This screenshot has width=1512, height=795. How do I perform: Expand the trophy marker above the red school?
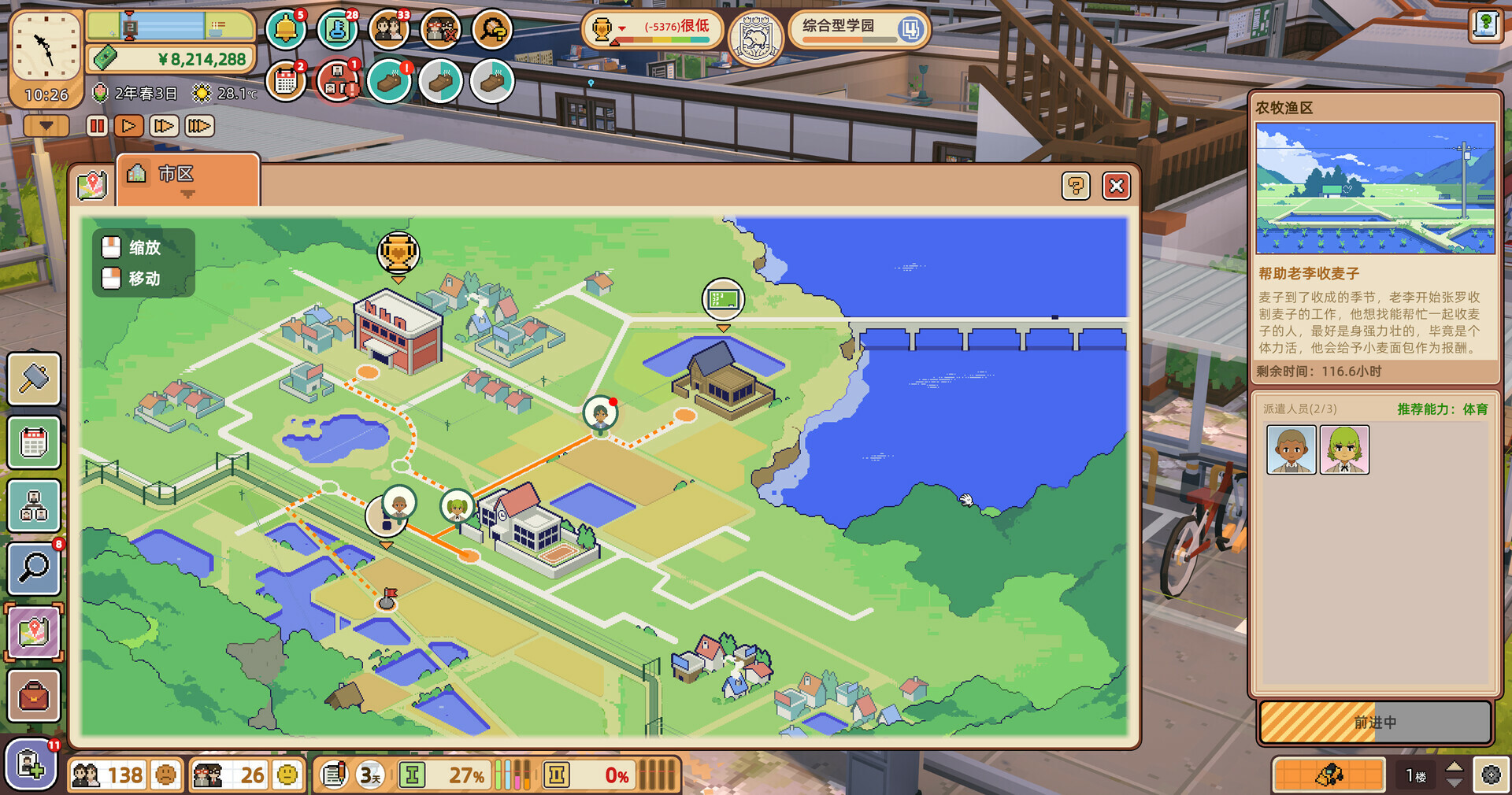point(398,250)
